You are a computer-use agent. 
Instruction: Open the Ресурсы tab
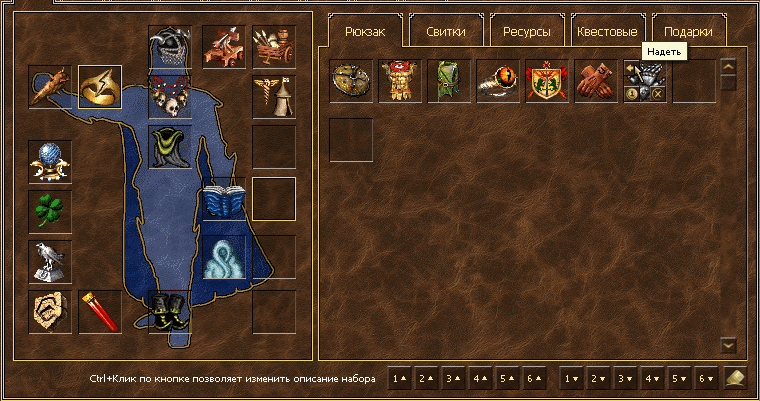click(x=526, y=31)
